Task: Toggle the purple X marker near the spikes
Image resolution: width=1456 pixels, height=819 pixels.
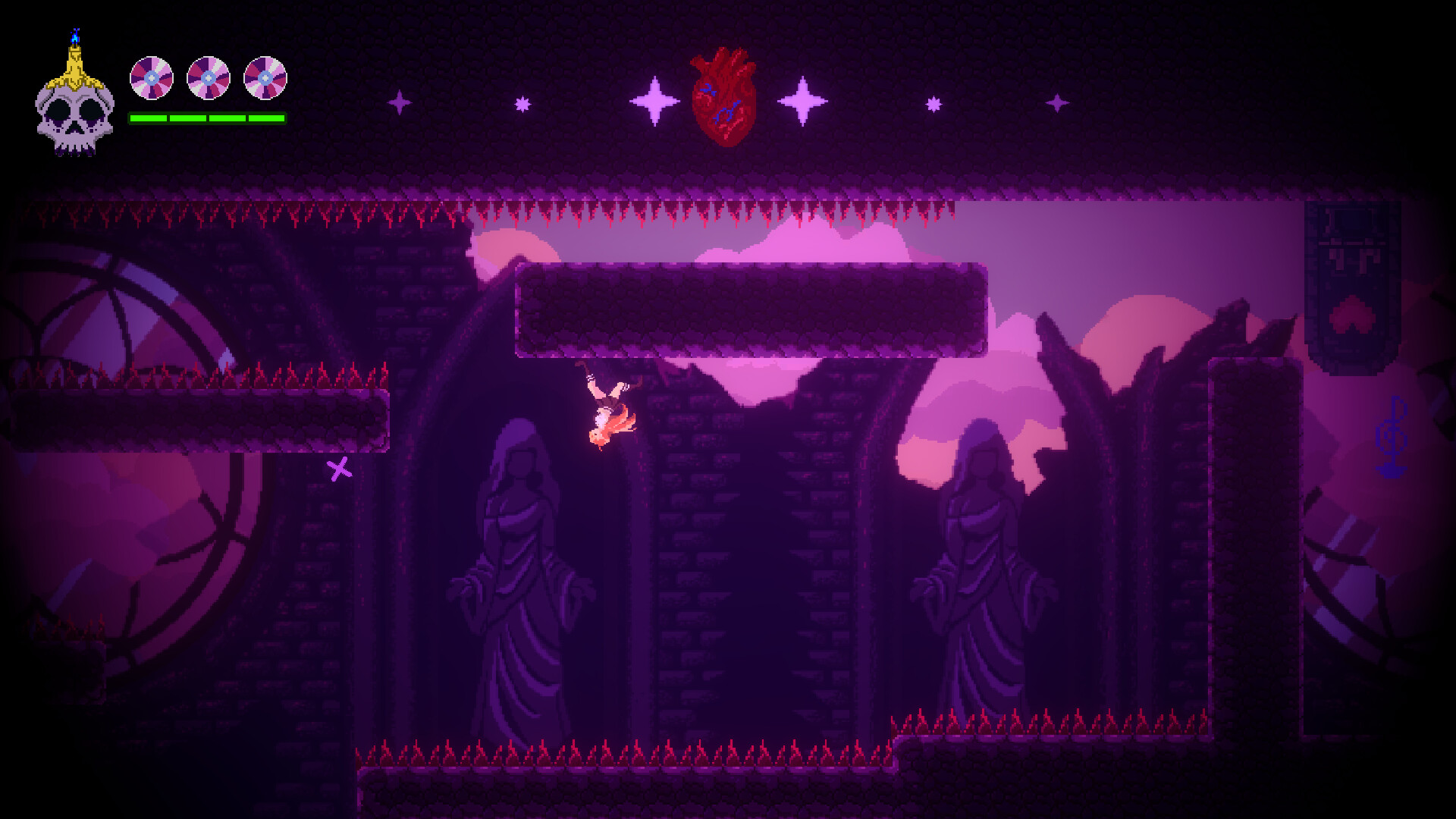Action: coord(340,471)
